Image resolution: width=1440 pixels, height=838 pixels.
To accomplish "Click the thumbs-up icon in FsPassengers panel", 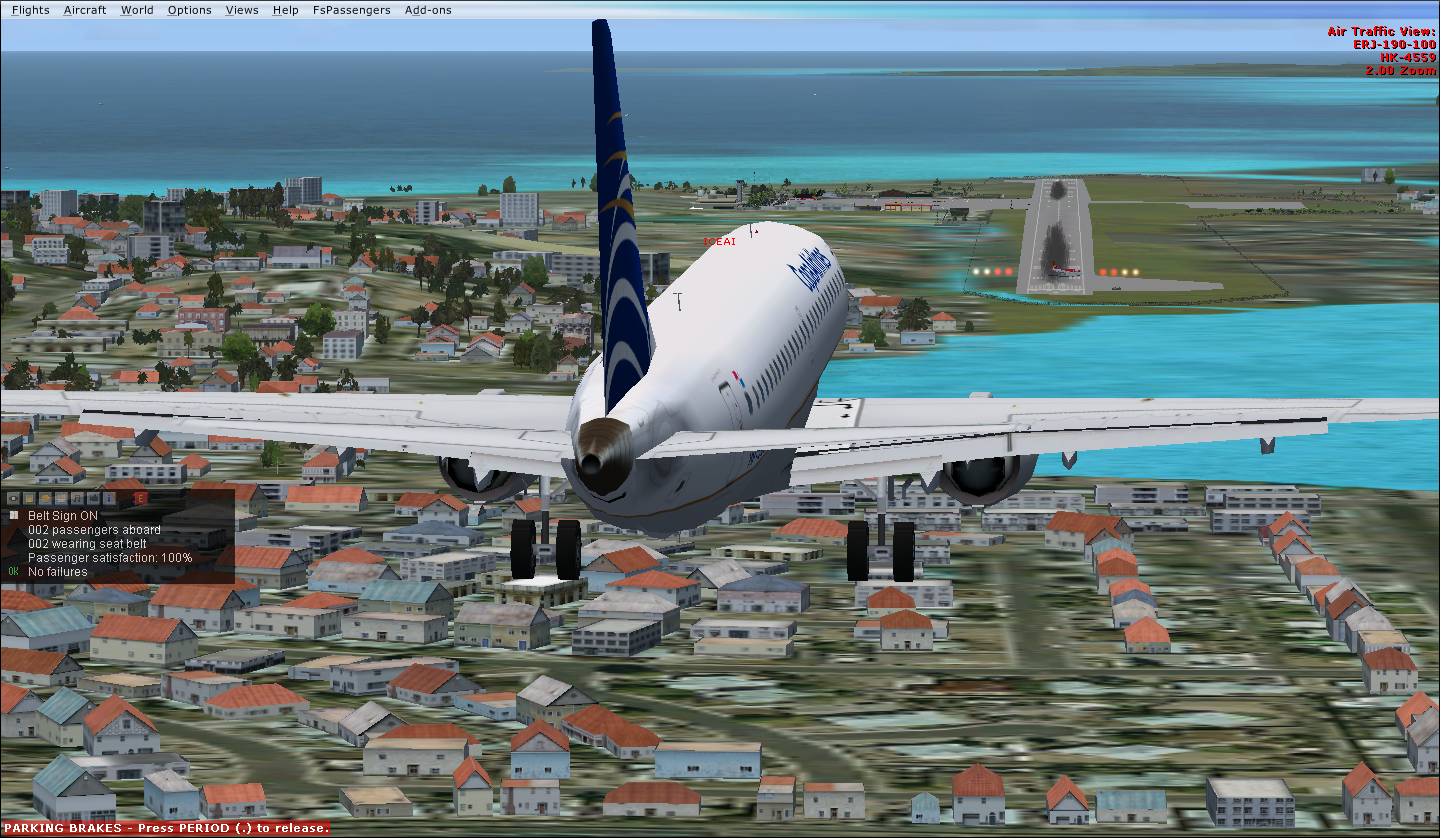I will coord(93,498).
